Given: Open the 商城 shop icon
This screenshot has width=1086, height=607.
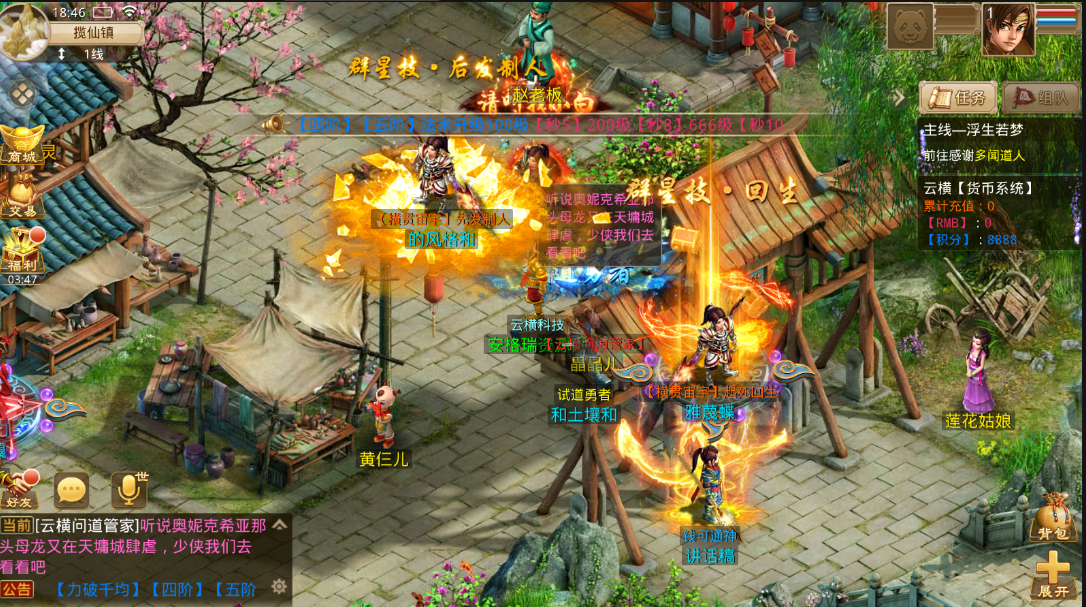Looking at the screenshot, I should [21, 141].
